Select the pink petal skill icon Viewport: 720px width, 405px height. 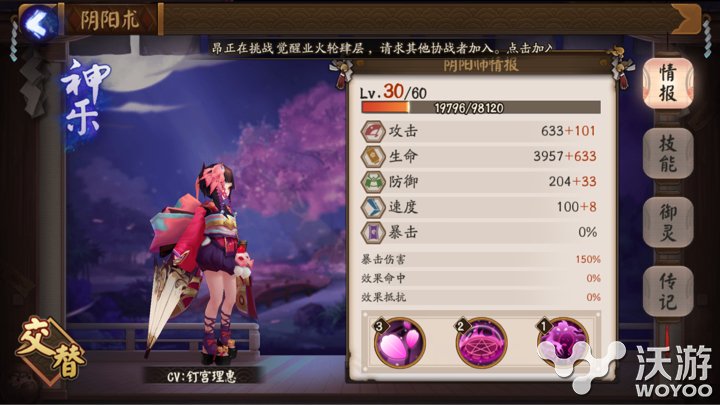pyautogui.click(x=398, y=346)
